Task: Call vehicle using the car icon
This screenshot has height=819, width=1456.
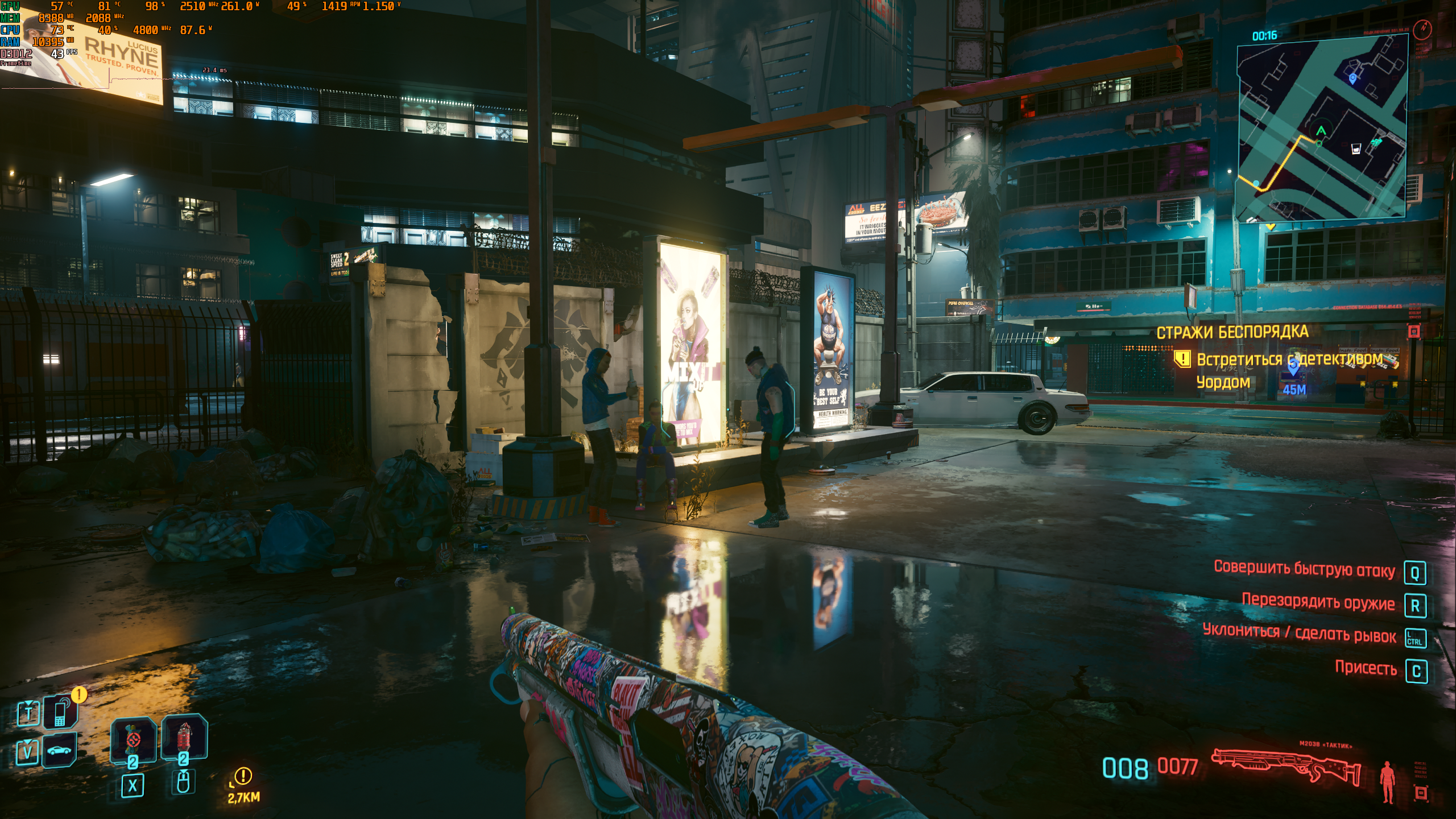Action: [x=59, y=750]
